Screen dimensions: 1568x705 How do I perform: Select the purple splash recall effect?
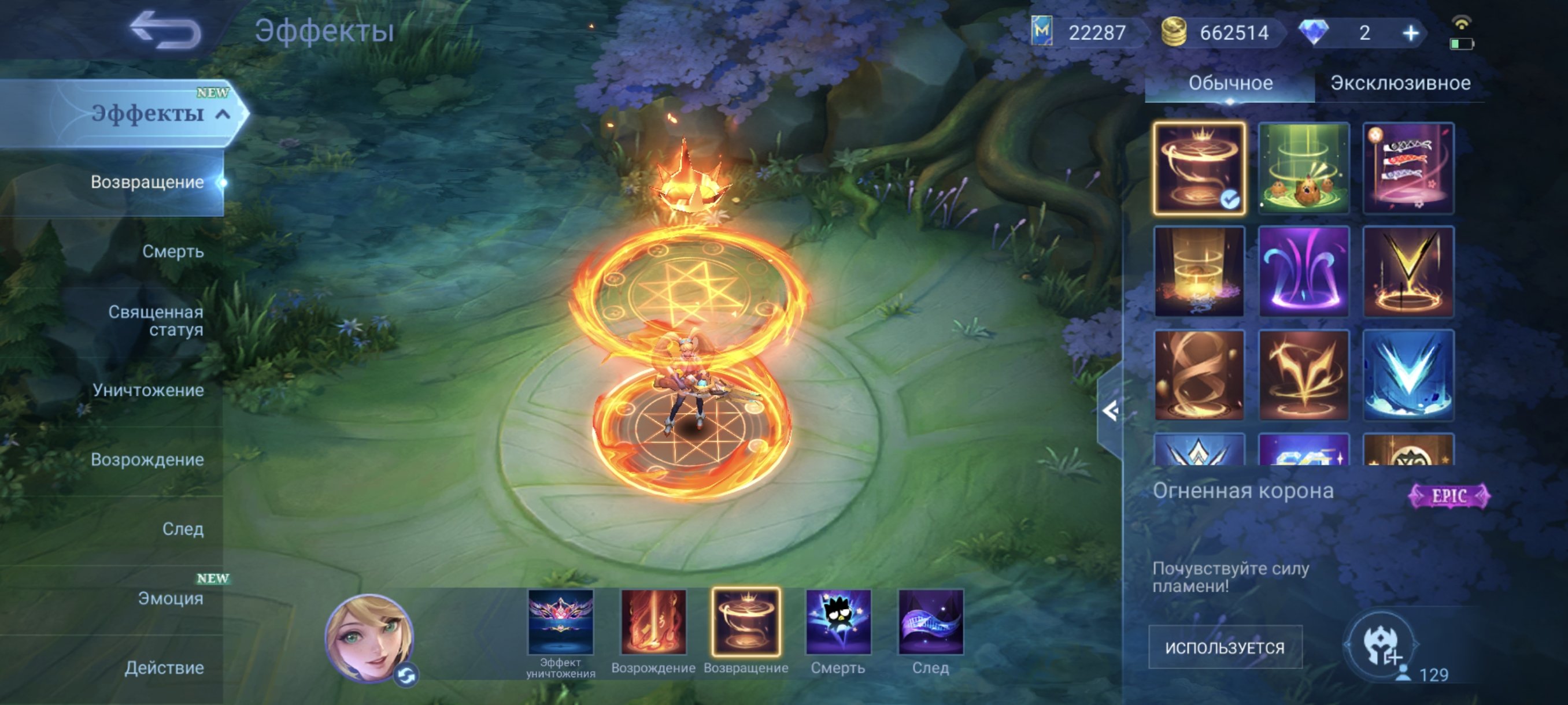click(x=1303, y=274)
